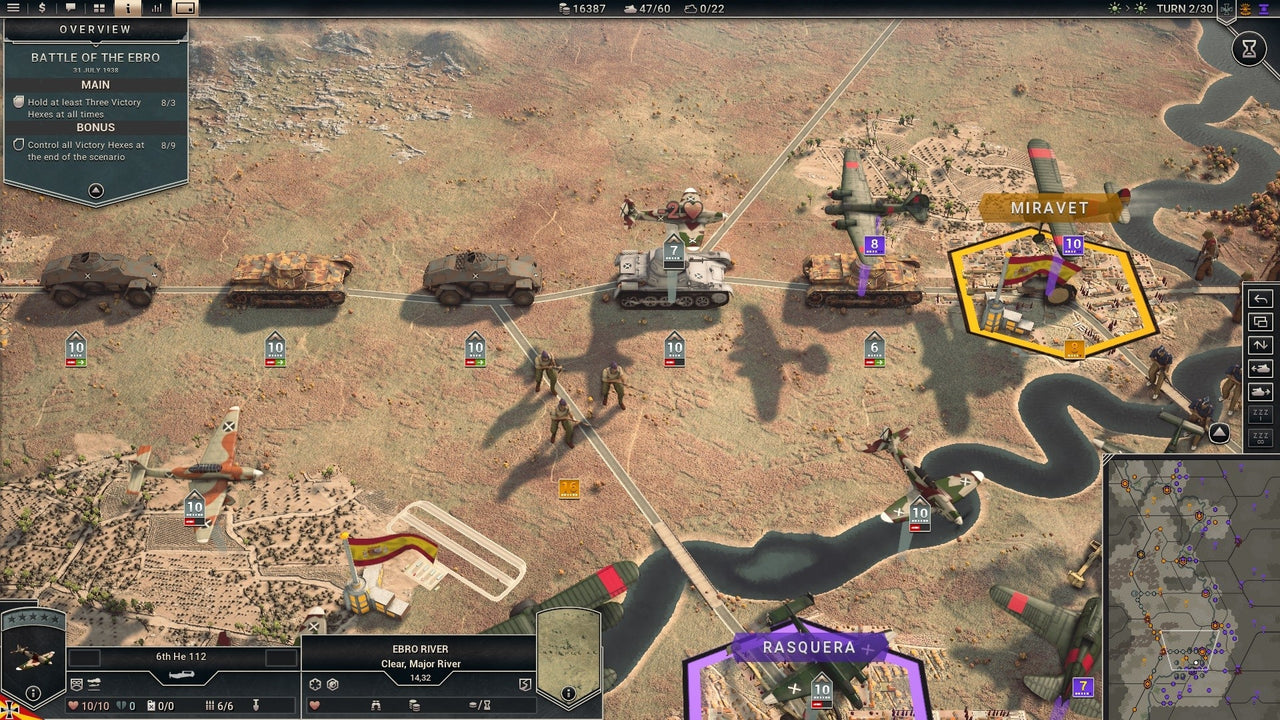This screenshot has height=720, width=1280.
Task: Click the split unit overlapping-squares icon
Action: 1259,322
